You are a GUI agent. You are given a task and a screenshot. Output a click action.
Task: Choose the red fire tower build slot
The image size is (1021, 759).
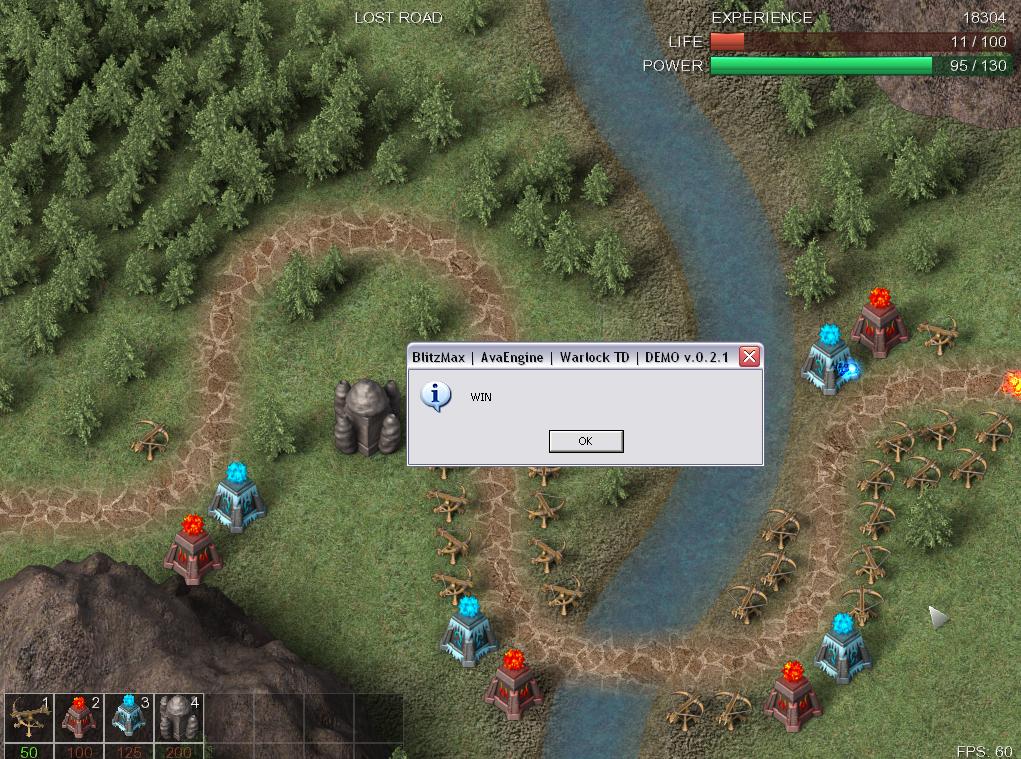pos(78,719)
